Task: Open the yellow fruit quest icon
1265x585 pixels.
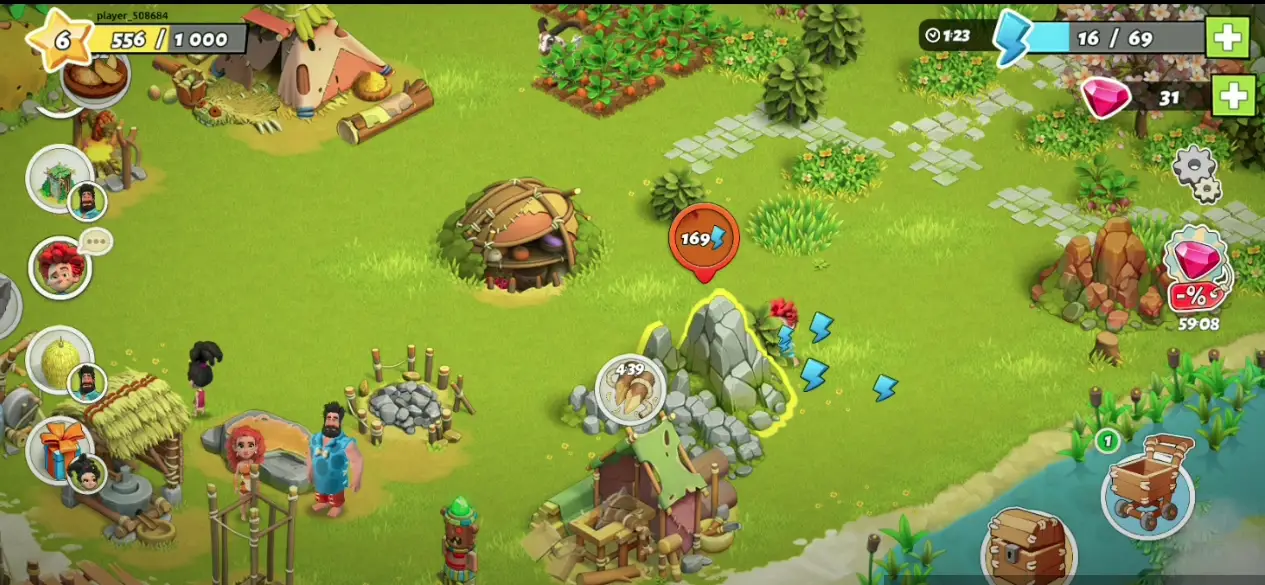Action: [59, 359]
